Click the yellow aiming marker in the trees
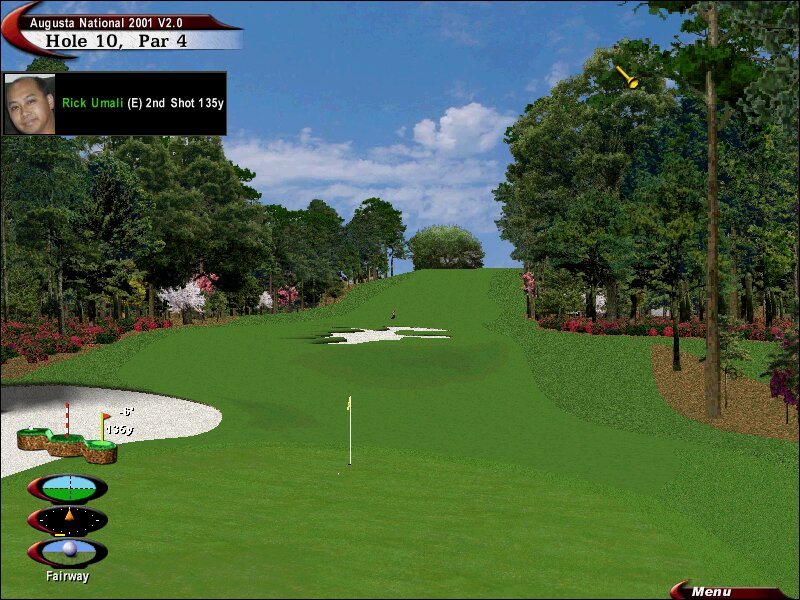Image resolution: width=800 pixels, height=600 pixels. [x=627, y=77]
